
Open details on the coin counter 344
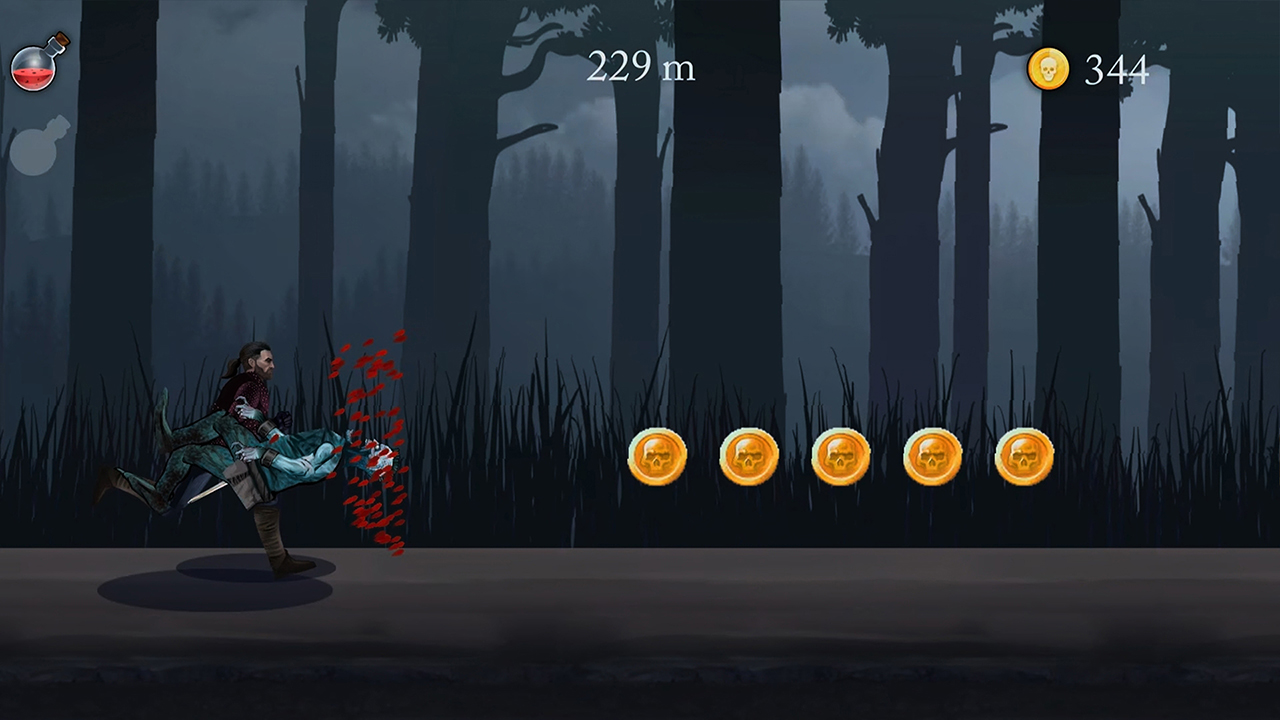1115,70
